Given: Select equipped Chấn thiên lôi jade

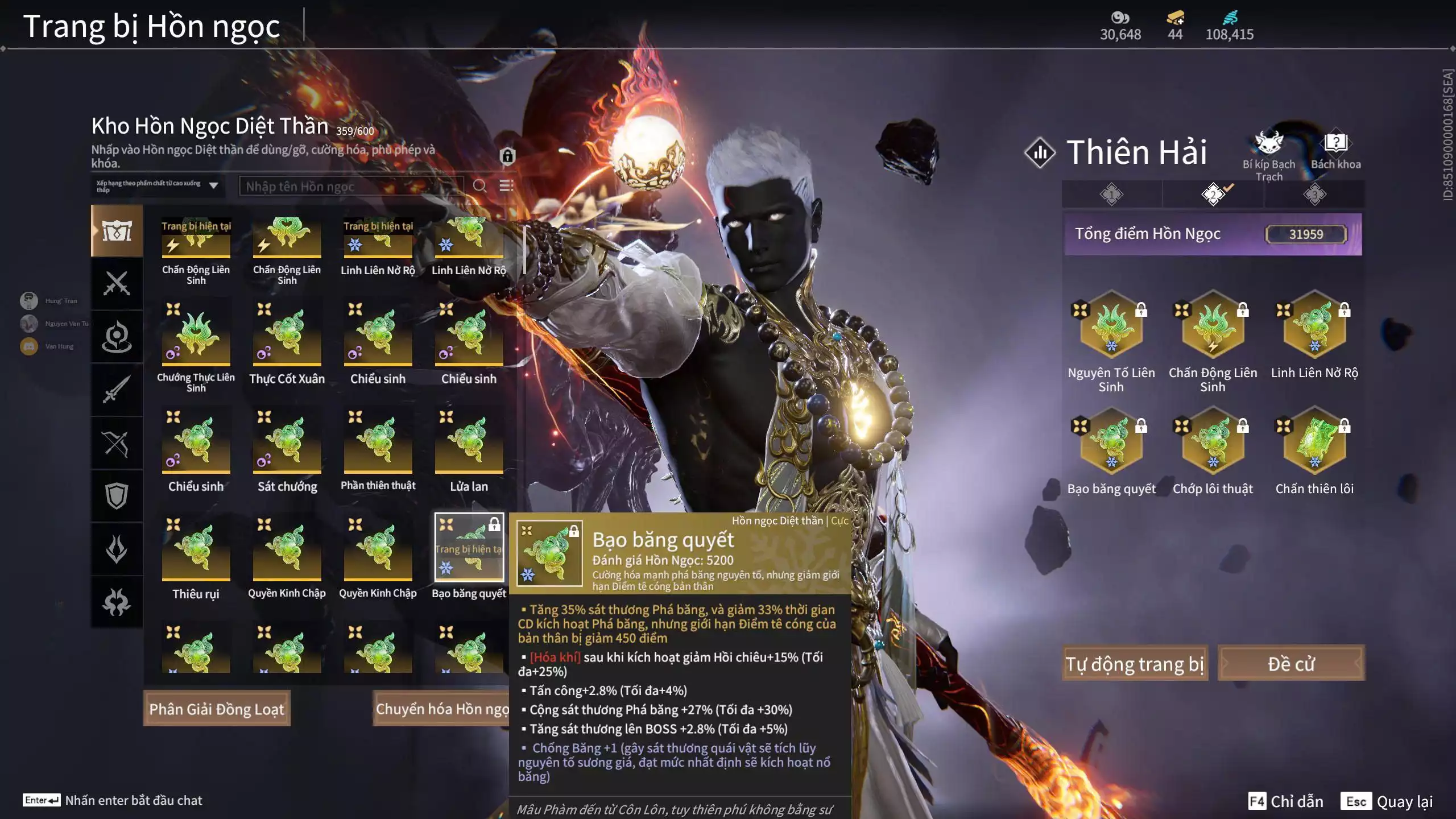Looking at the screenshot, I should 1314,442.
